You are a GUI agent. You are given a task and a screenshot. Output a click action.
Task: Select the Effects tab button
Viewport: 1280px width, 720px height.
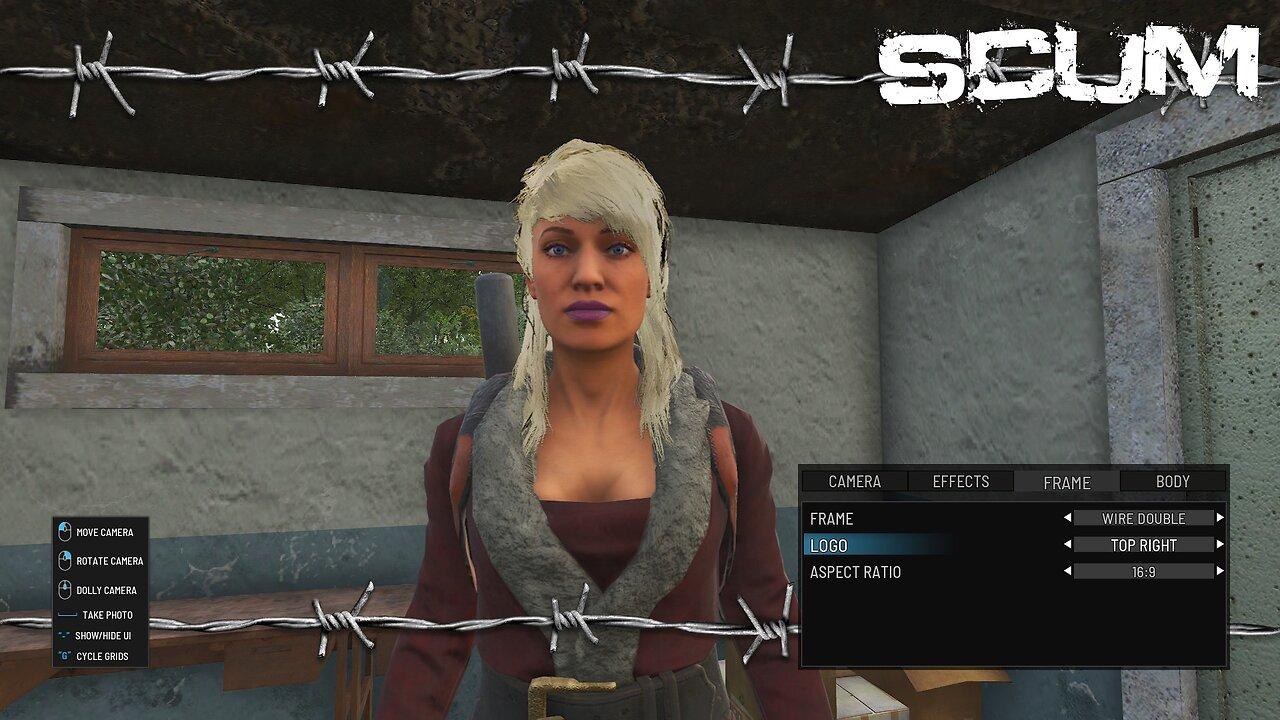(960, 482)
